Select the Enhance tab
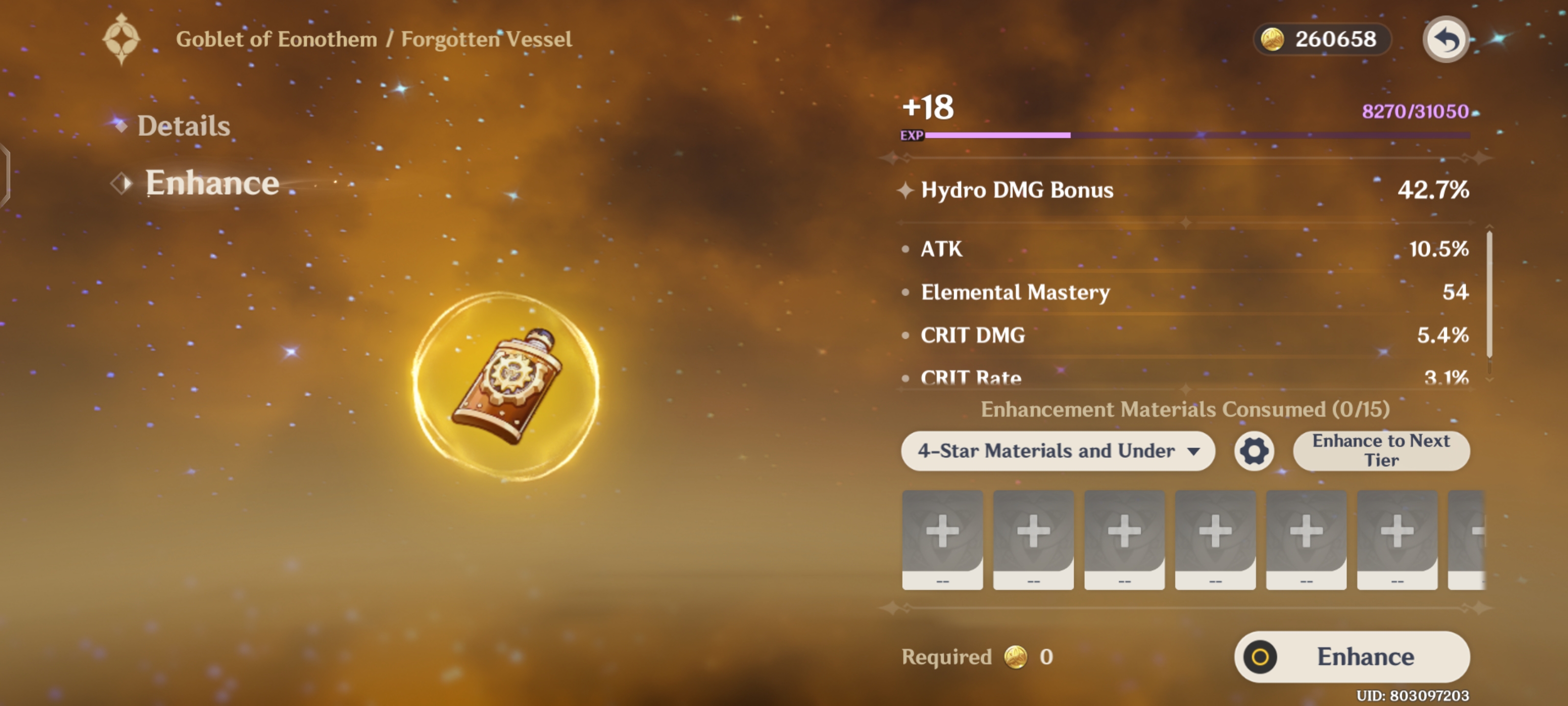The image size is (1568, 706). [x=212, y=182]
